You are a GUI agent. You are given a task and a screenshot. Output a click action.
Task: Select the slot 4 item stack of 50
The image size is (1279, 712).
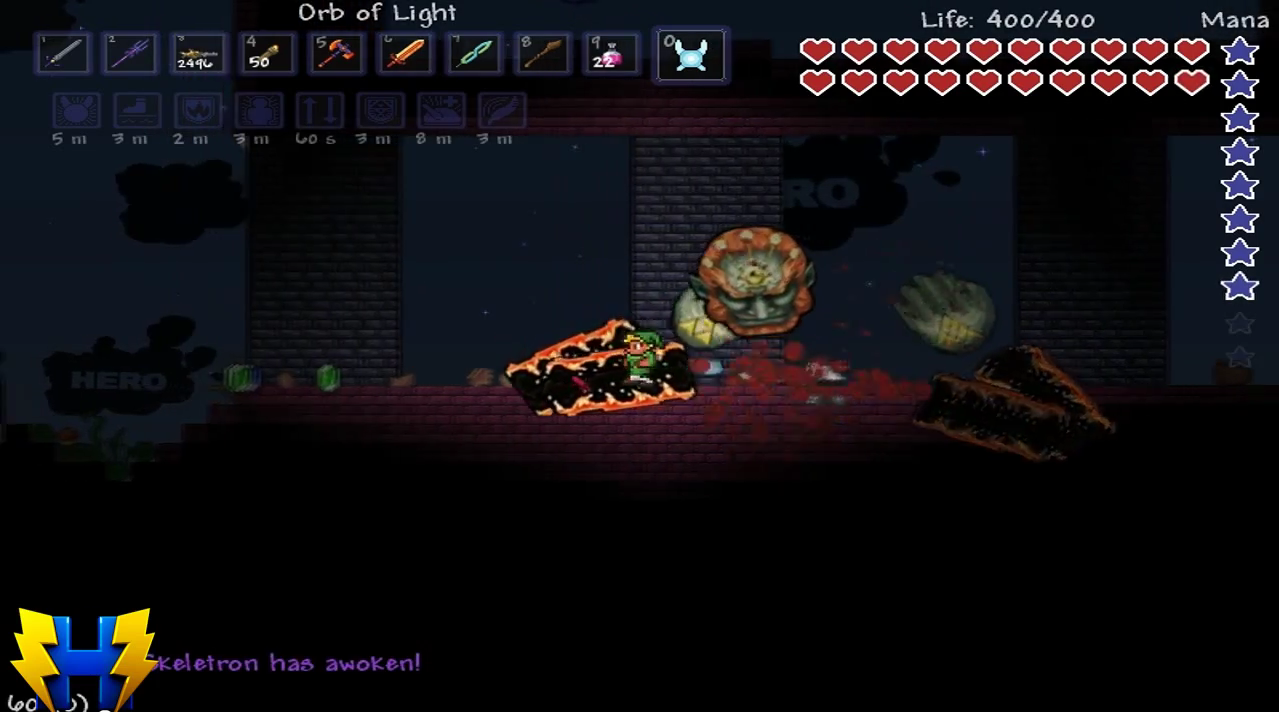coord(267,53)
